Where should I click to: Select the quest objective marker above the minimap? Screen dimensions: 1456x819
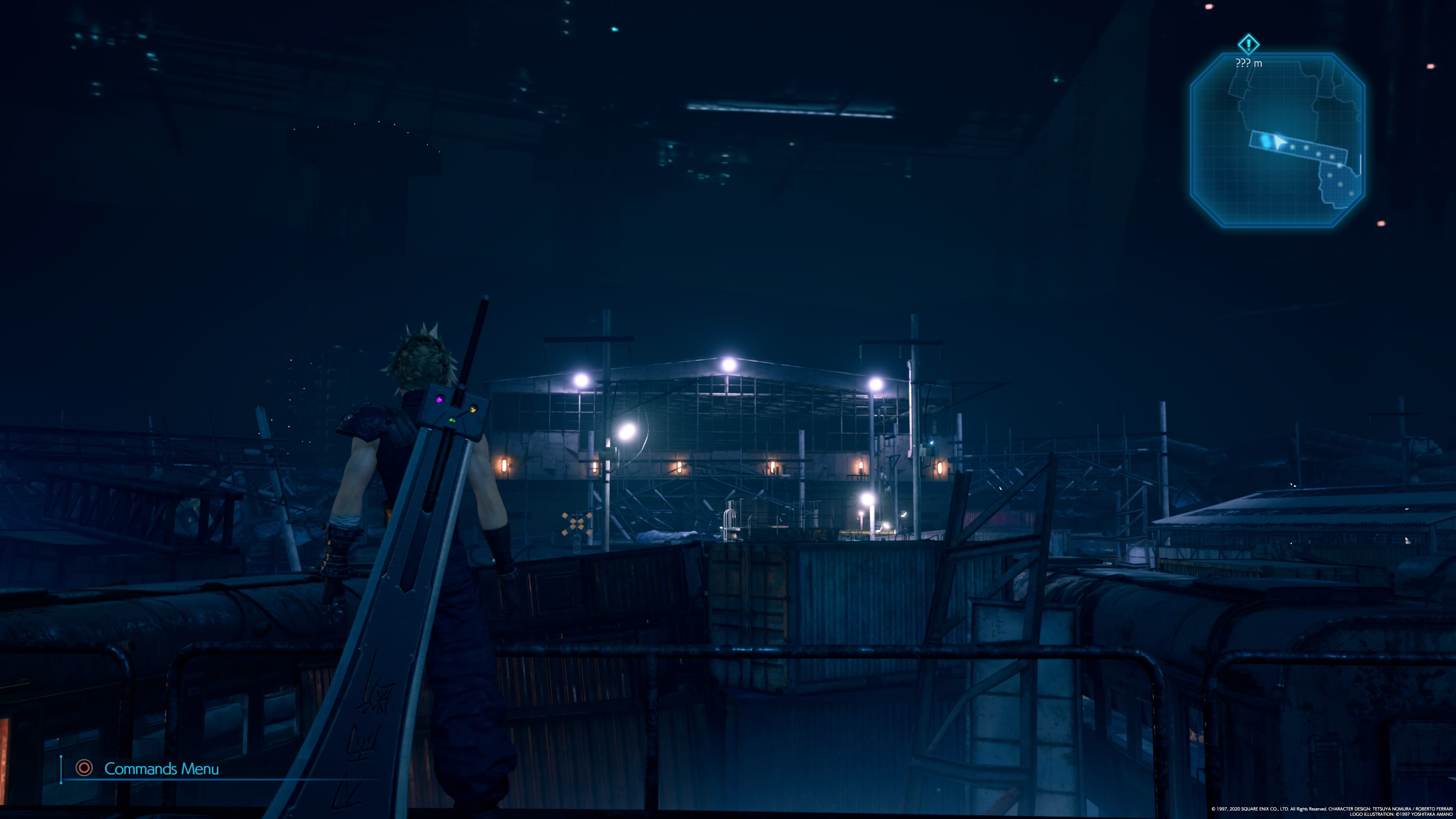(1249, 44)
